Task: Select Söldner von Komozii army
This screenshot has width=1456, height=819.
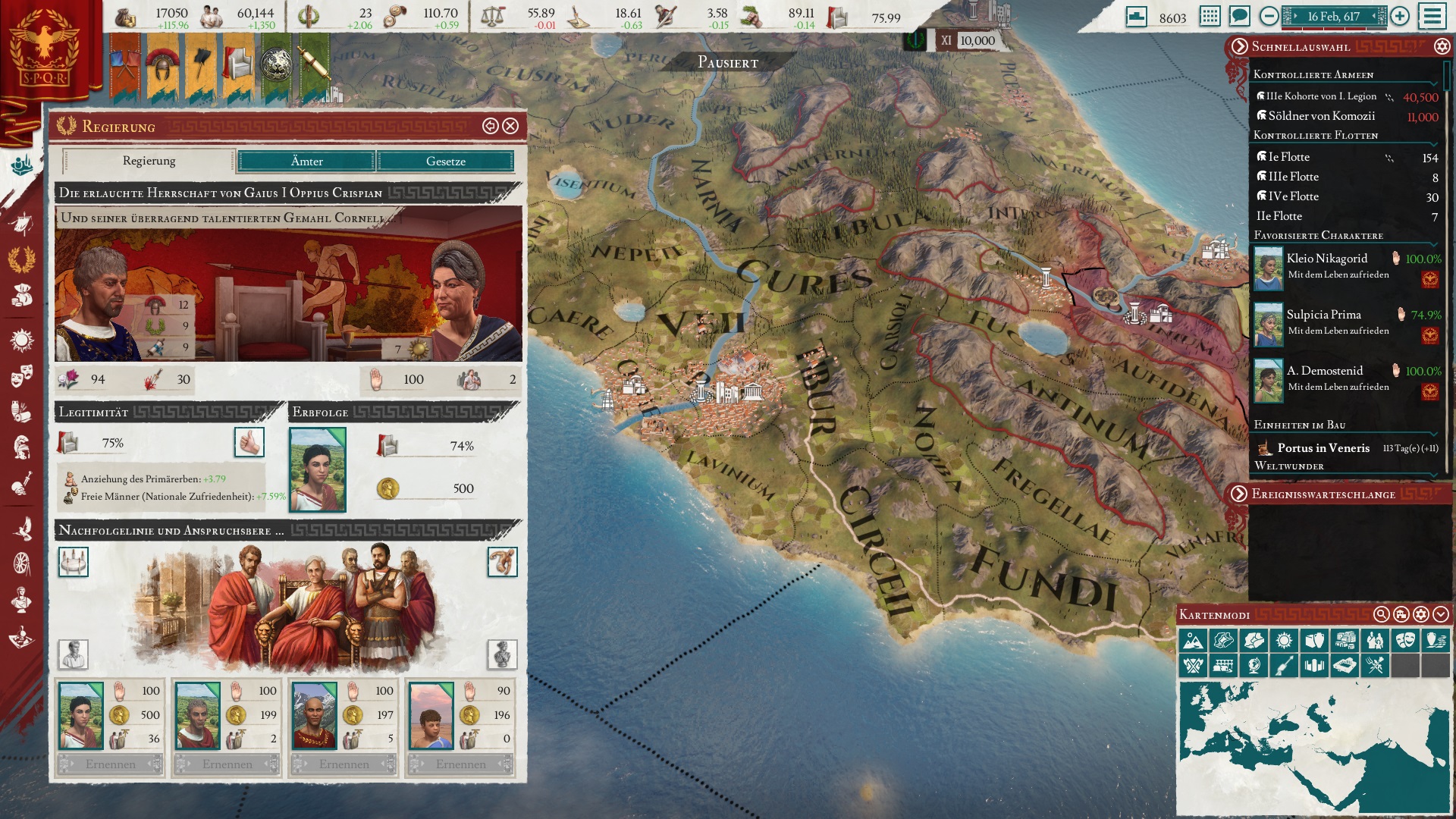Action: 1321,116
